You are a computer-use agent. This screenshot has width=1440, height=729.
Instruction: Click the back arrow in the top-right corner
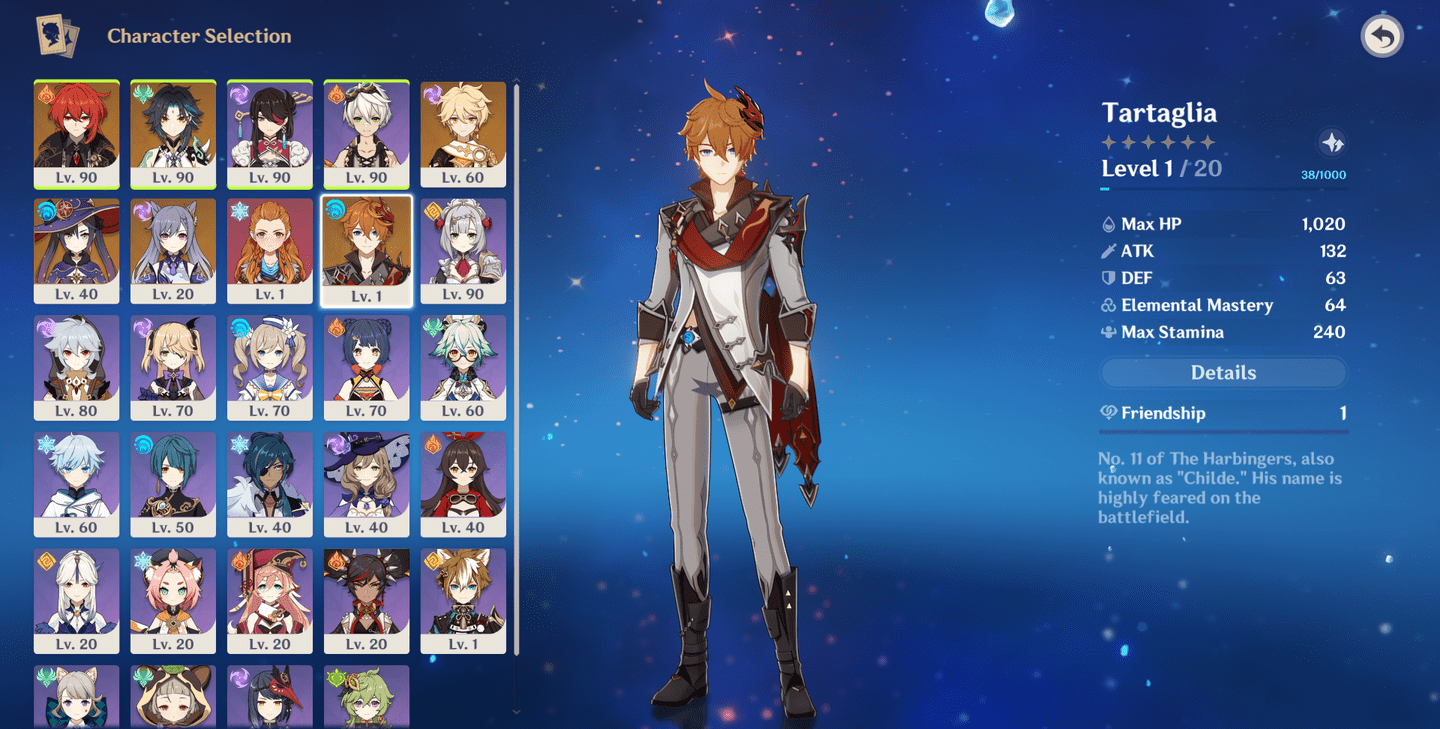[x=1382, y=38]
